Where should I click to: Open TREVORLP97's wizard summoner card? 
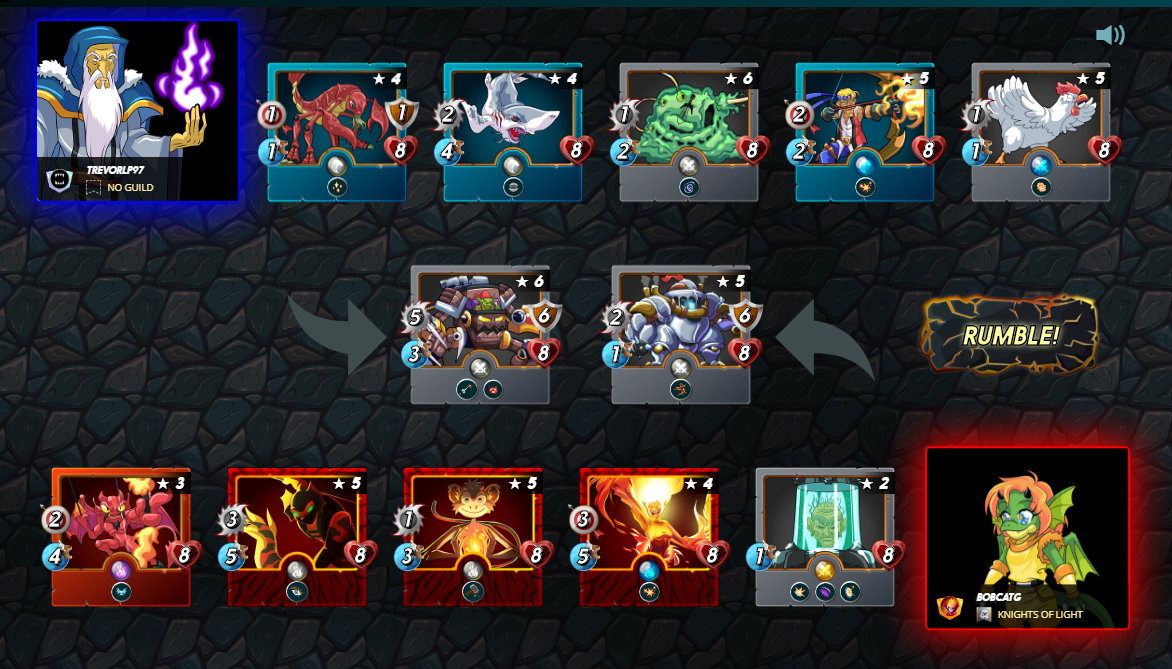(x=138, y=111)
